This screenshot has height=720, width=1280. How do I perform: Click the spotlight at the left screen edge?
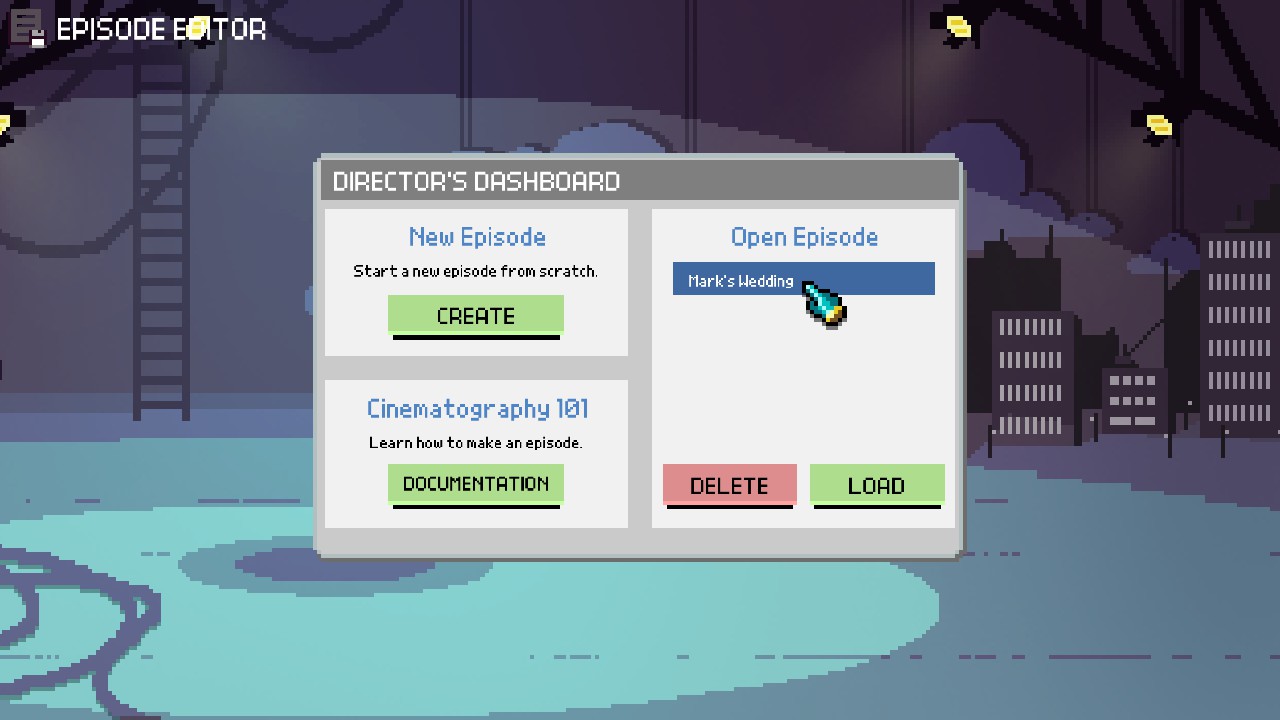click(x=6, y=123)
